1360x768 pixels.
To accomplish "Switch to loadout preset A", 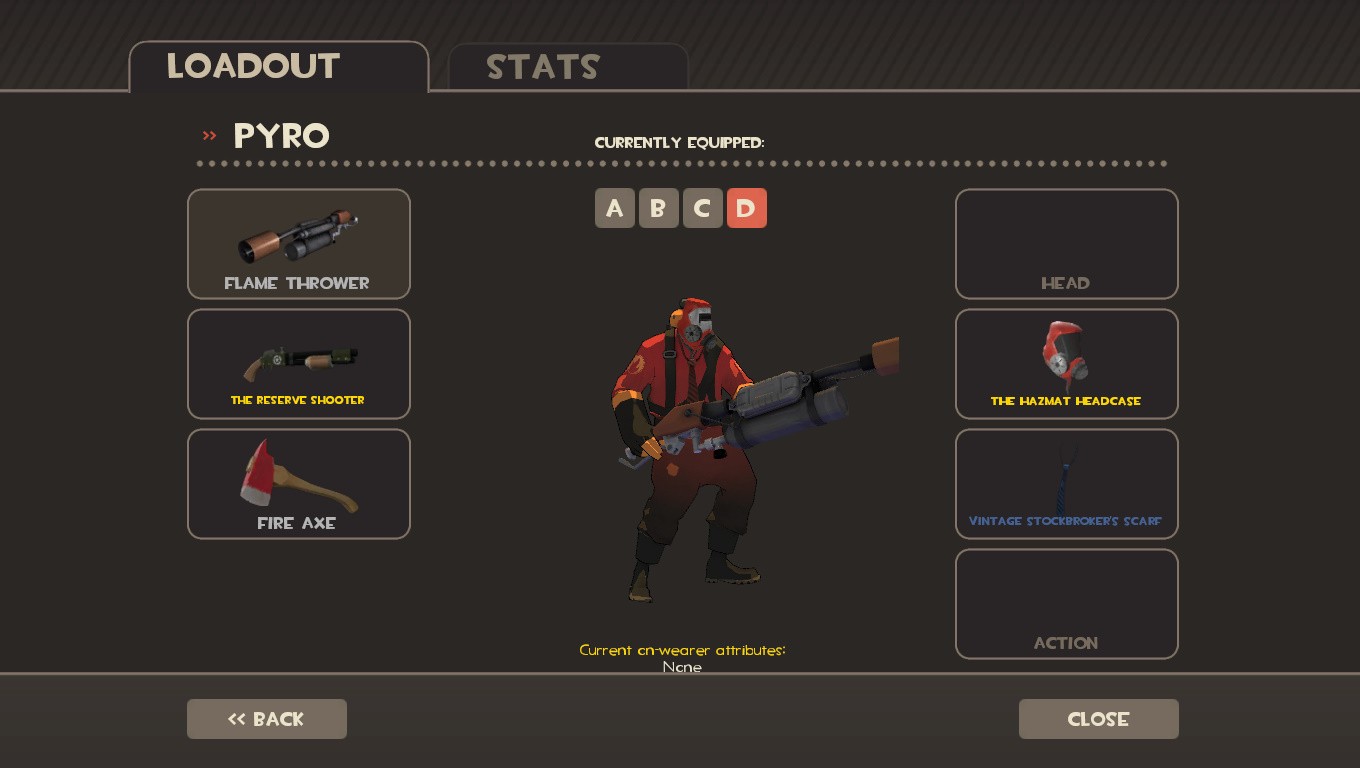I will (x=615, y=208).
